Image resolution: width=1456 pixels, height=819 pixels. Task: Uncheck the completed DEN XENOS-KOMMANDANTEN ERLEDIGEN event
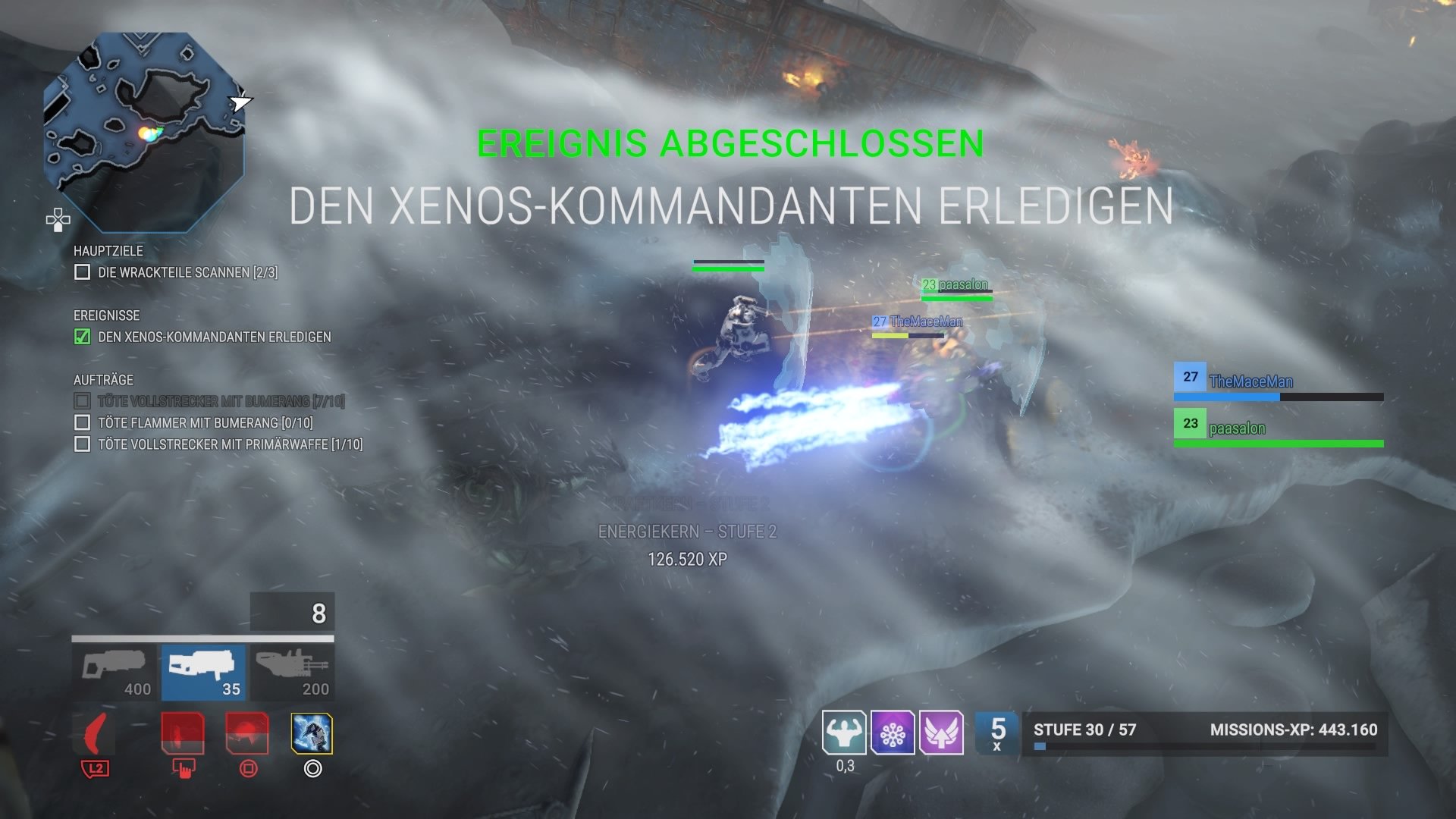[81, 337]
